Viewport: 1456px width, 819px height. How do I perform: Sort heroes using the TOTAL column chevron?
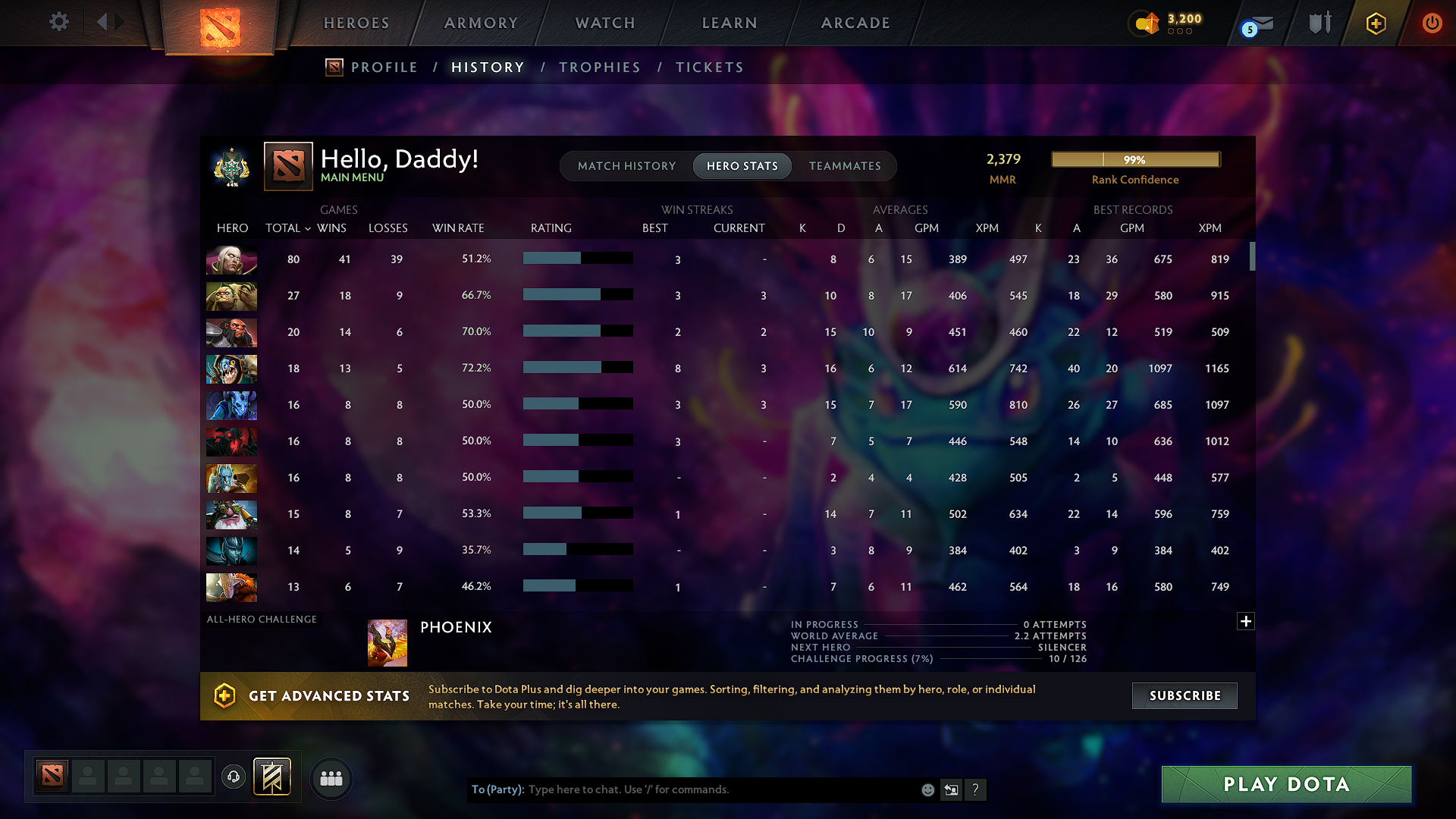(x=307, y=228)
